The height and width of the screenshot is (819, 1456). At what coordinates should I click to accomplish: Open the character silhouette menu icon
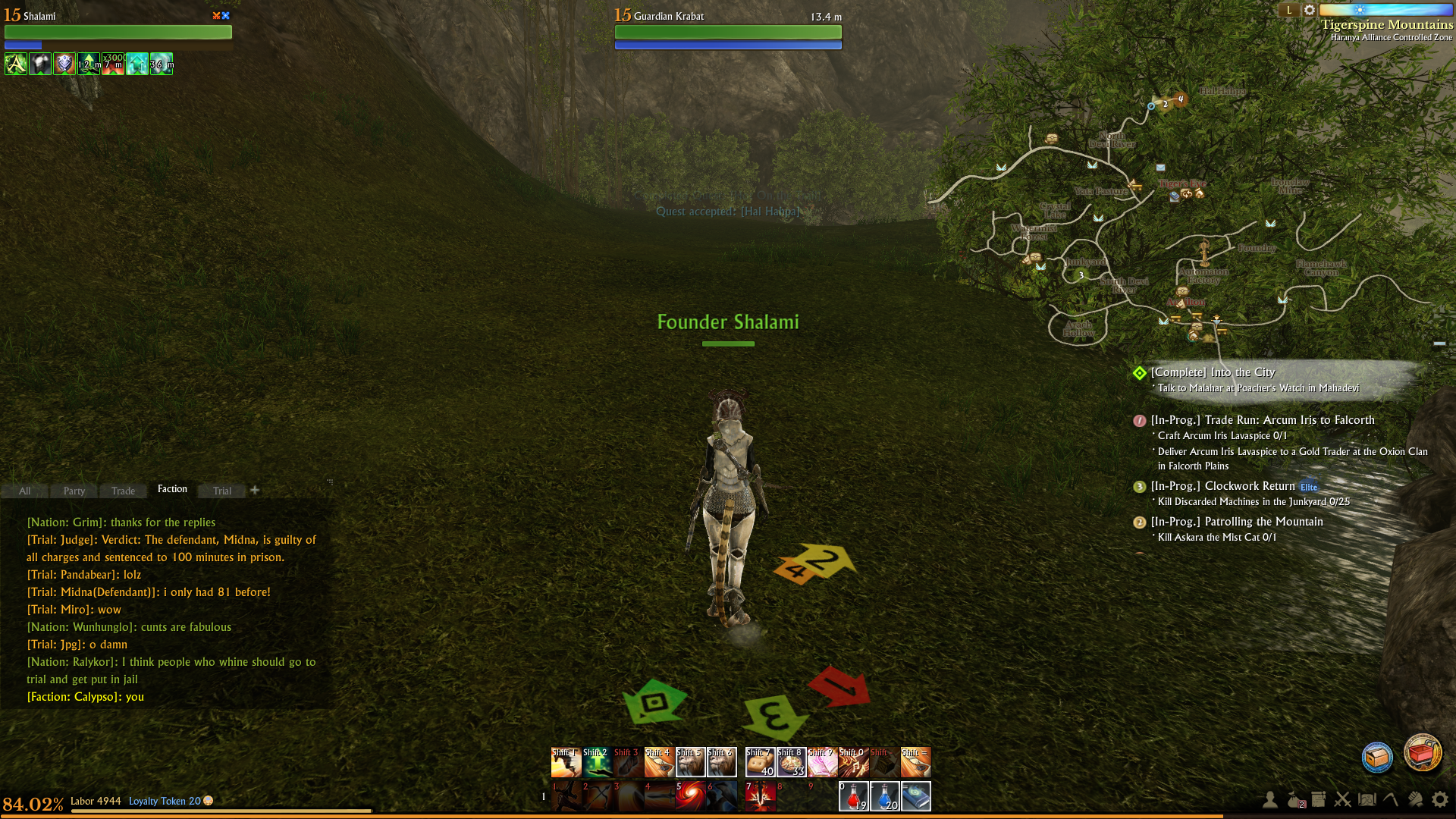click(1269, 799)
